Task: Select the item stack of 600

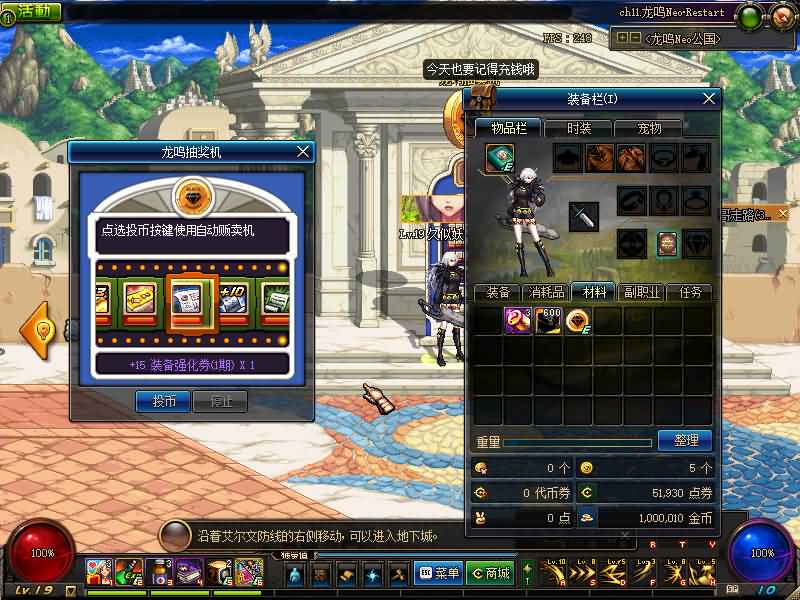Action: [548, 321]
